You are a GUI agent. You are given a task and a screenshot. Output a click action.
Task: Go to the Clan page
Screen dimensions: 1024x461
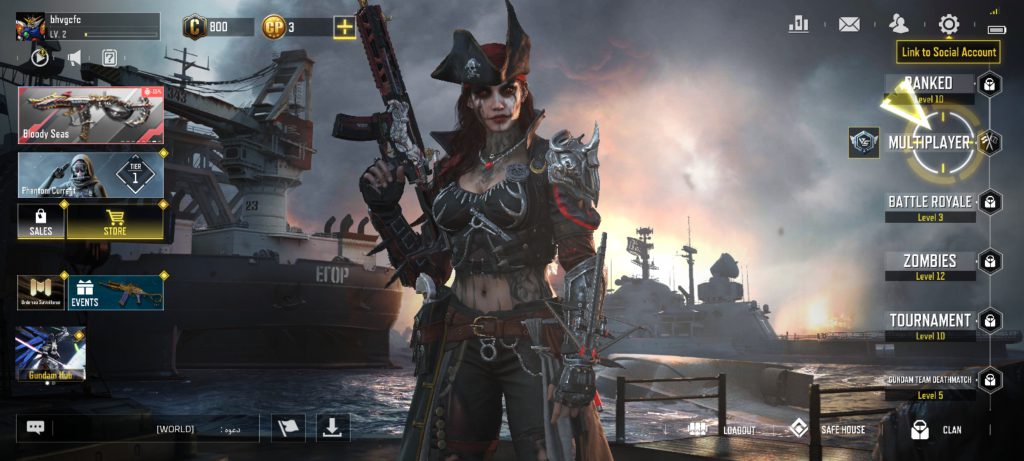coord(936,430)
